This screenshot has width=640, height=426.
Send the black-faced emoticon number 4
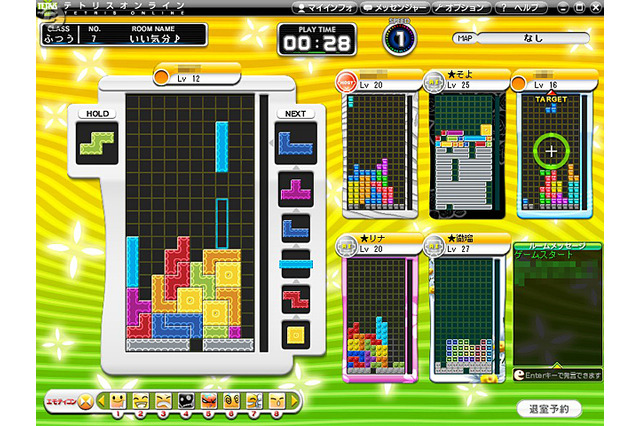coord(186,401)
